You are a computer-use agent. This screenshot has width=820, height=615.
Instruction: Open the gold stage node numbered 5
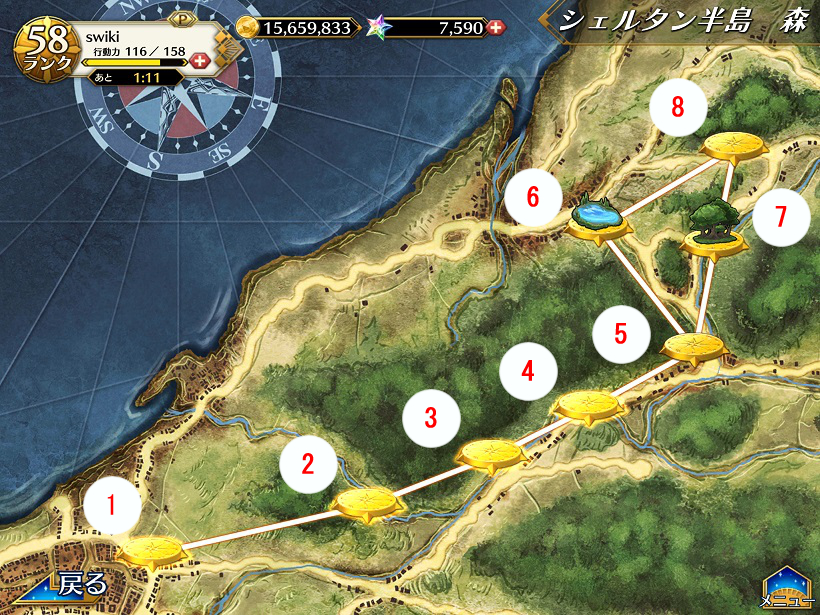[x=693, y=348]
